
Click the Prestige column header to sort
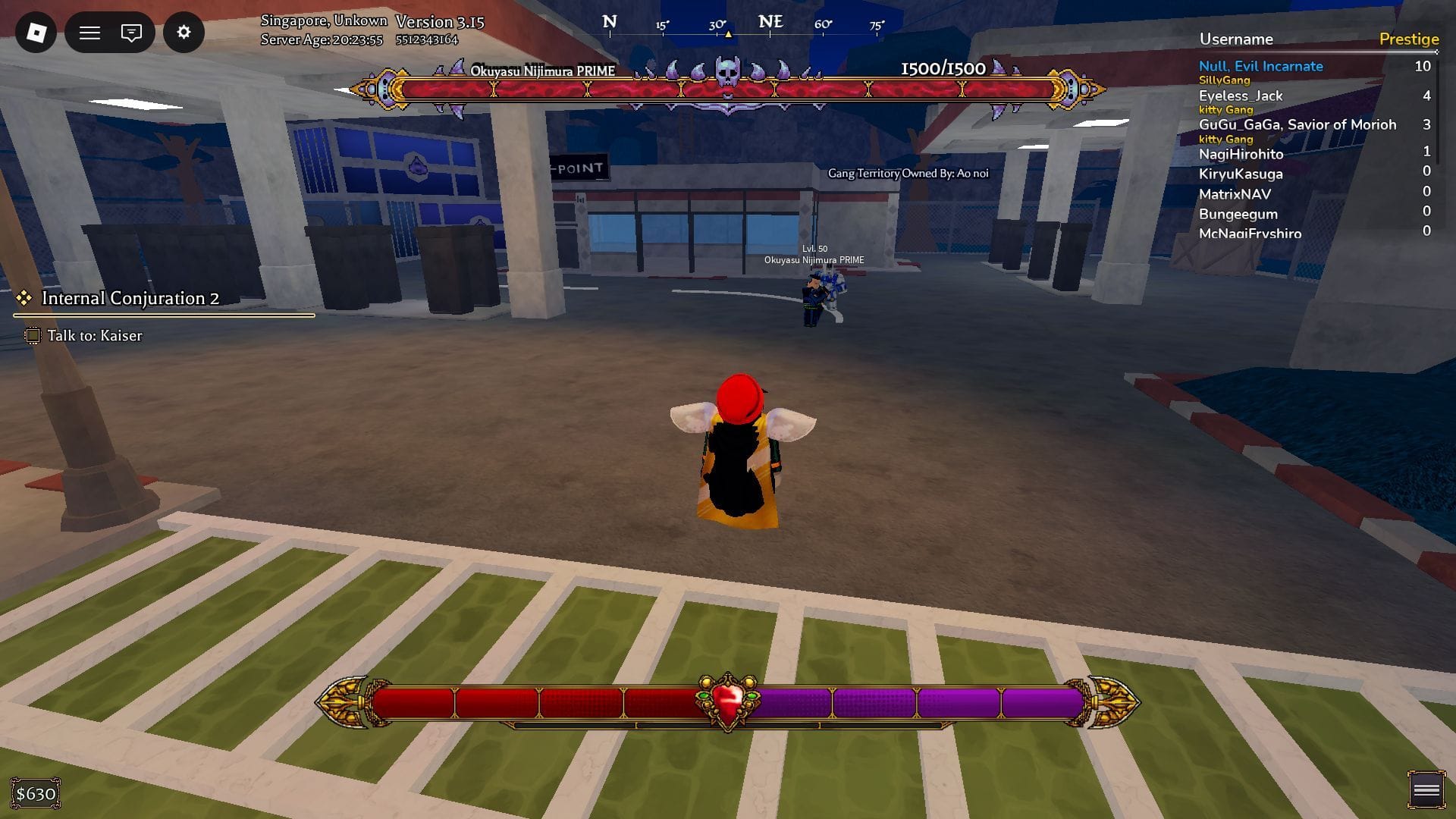(x=1407, y=39)
